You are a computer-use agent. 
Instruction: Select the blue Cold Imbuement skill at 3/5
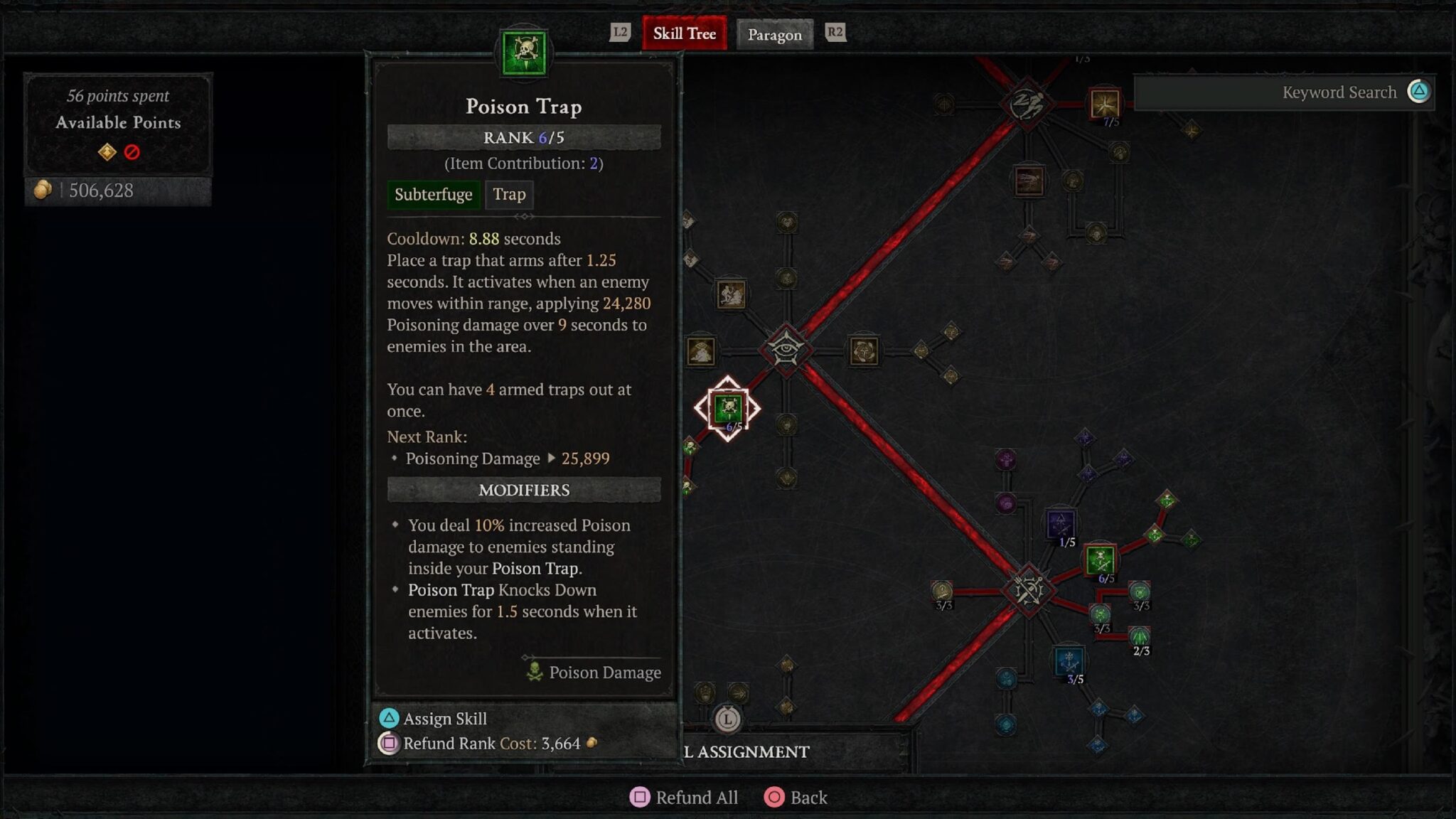coord(1069,661)
